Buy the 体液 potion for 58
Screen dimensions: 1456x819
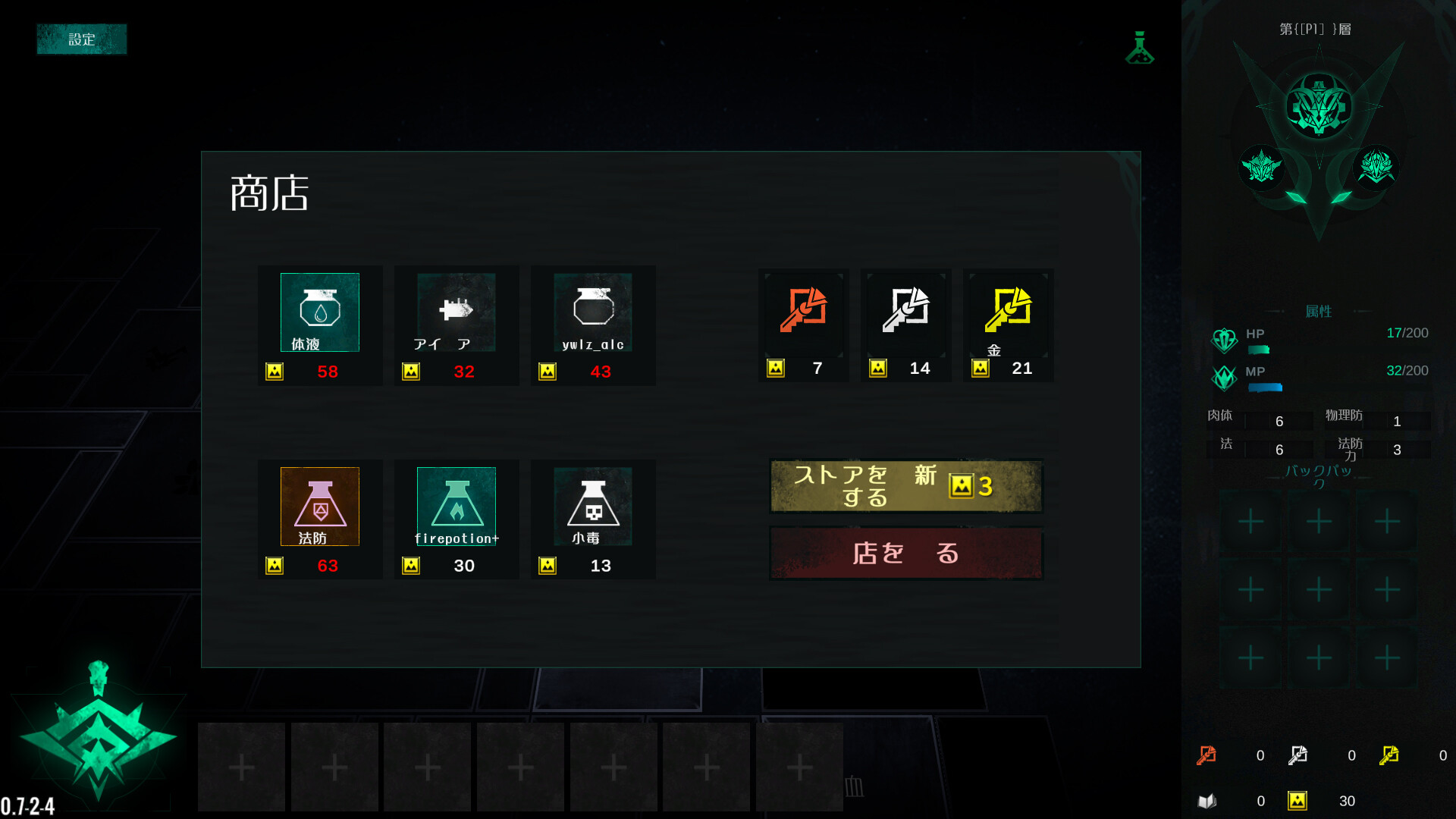(319, 312)
